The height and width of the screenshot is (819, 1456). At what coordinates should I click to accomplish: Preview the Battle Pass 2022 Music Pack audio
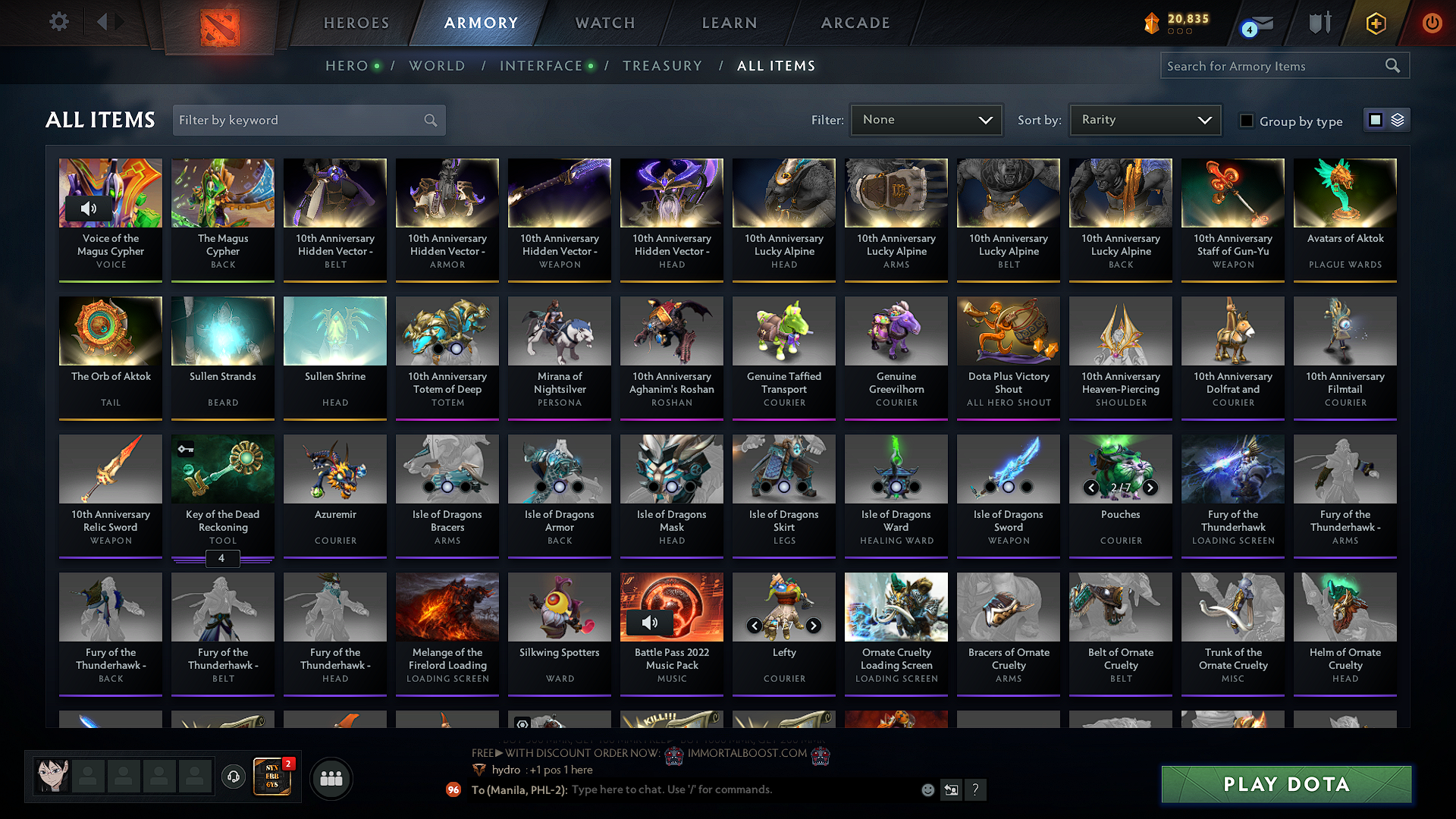(648, 623)
